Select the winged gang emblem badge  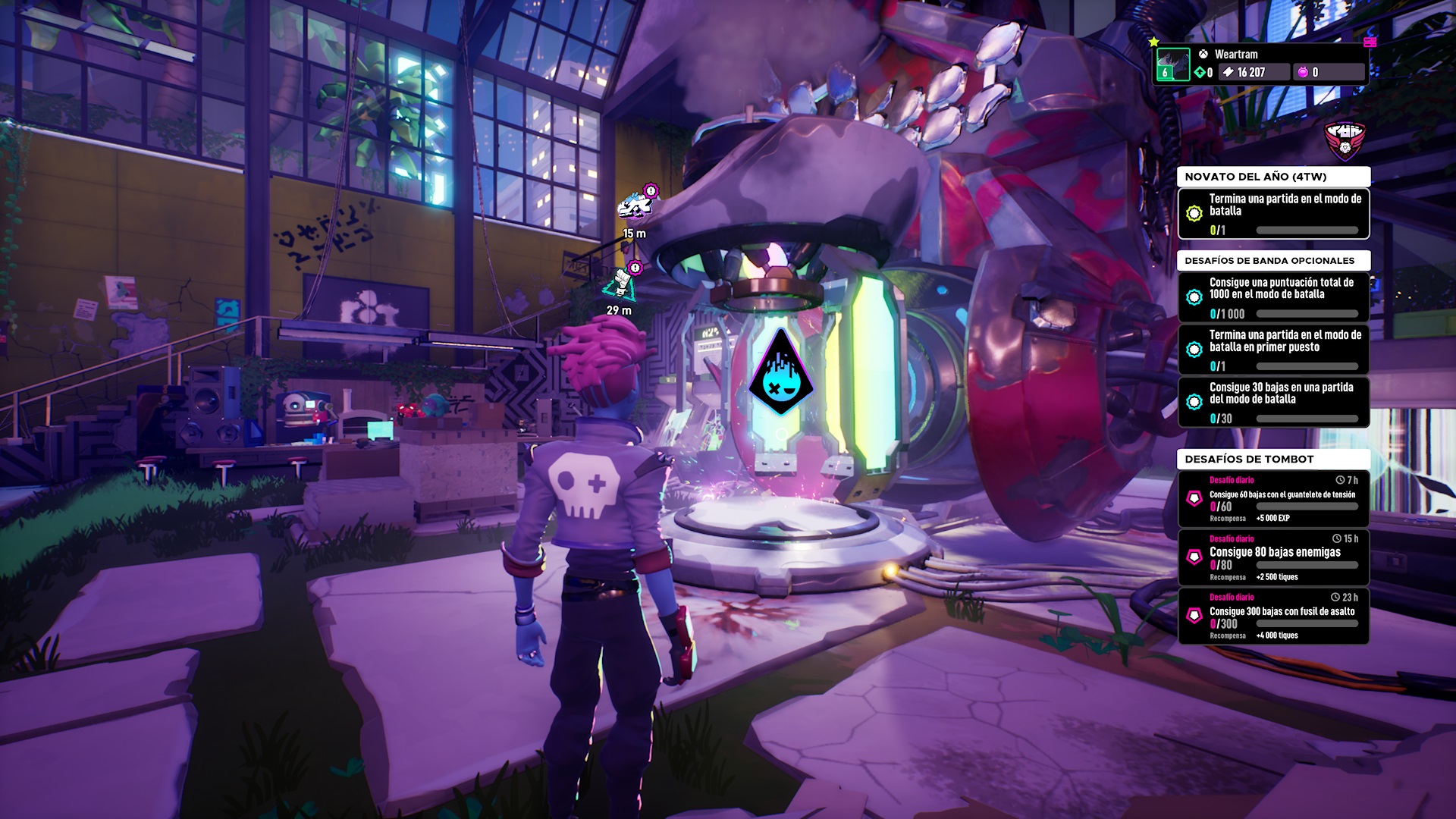pyautogui.click(x=1345, y=142)
